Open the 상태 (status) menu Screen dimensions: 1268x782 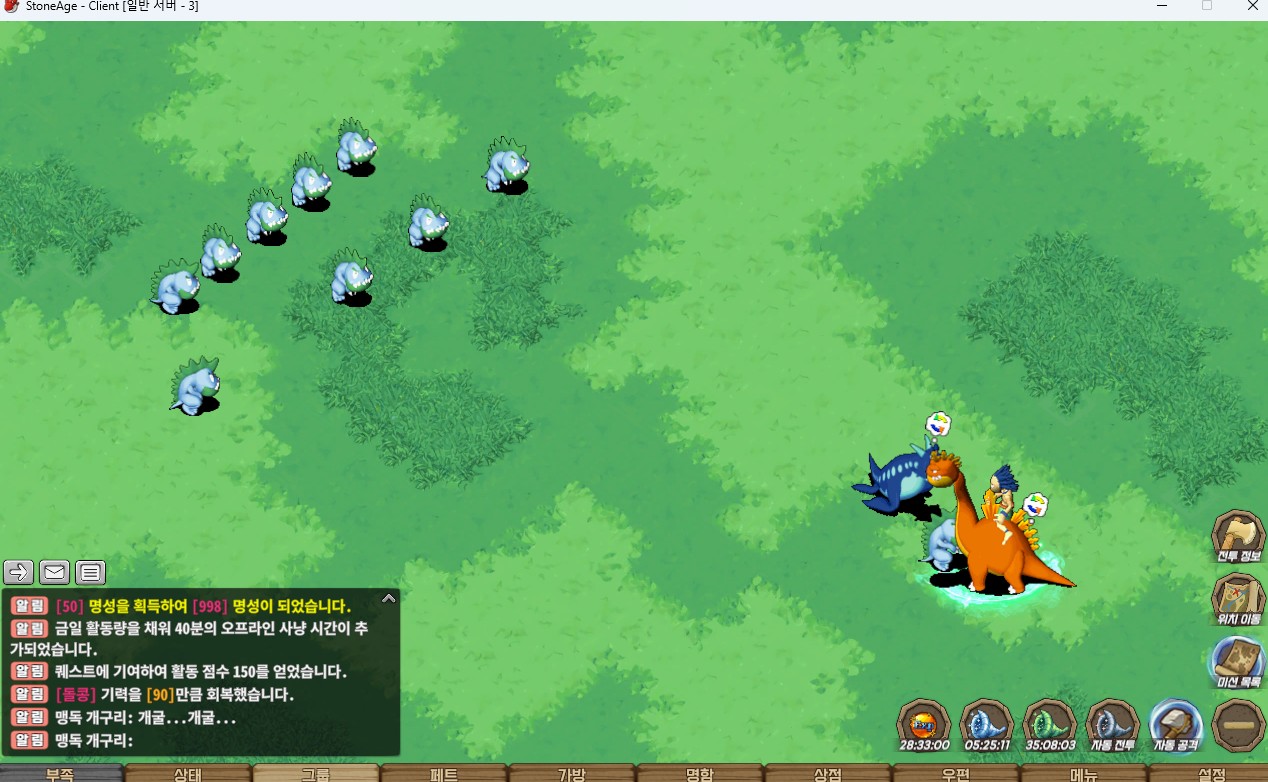click(x=188, y=774)
